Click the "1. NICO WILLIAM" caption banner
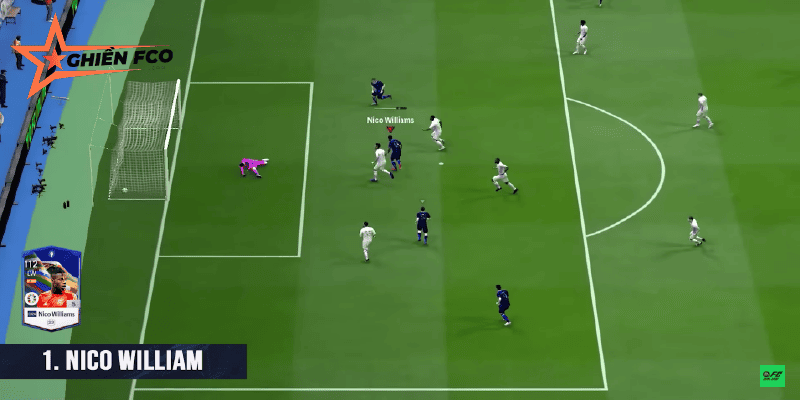The image size is (800, 400). click(x=123, y=361)
